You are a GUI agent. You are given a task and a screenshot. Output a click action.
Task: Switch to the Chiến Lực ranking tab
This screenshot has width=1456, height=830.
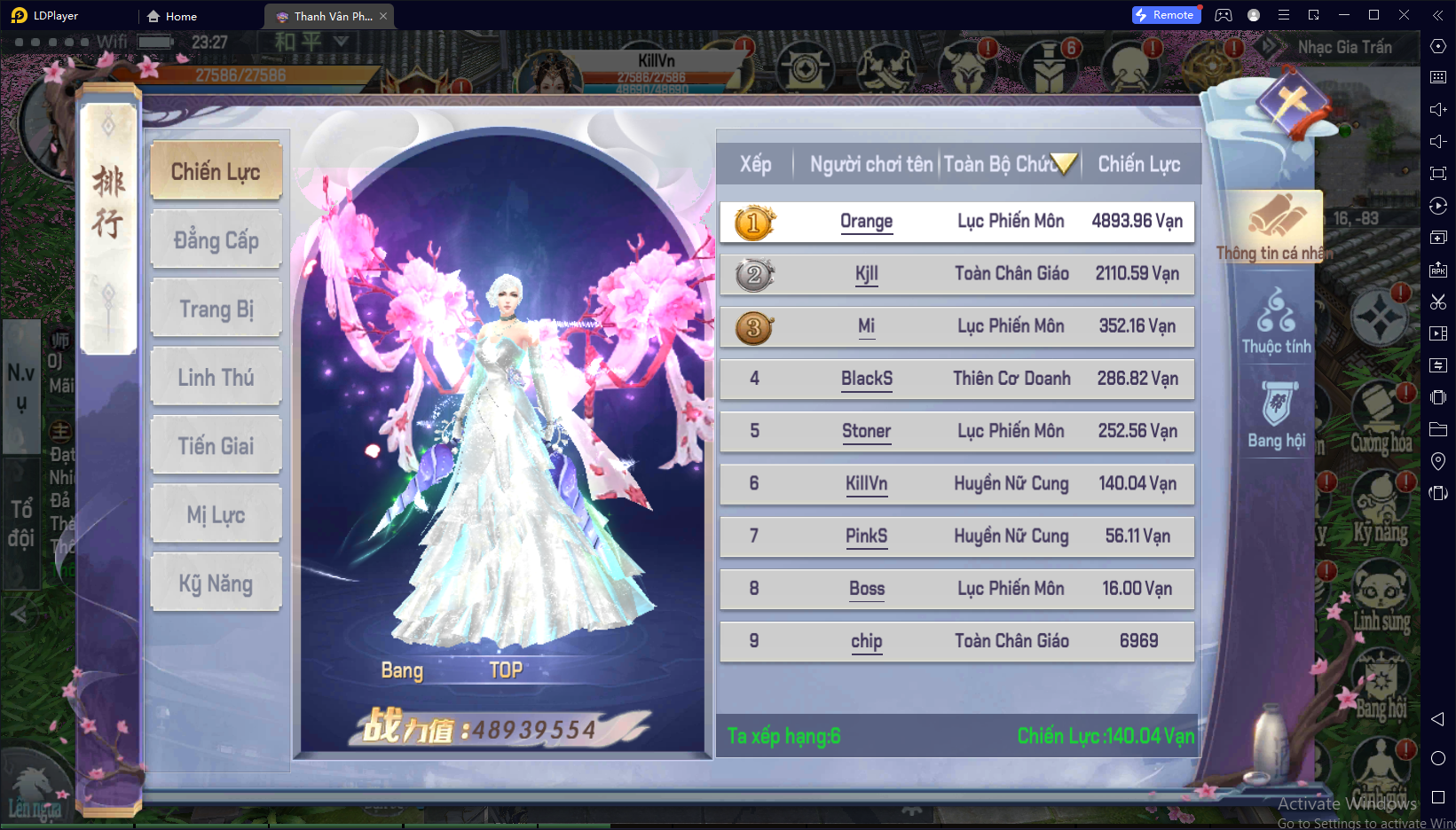[x=216, y=171]
